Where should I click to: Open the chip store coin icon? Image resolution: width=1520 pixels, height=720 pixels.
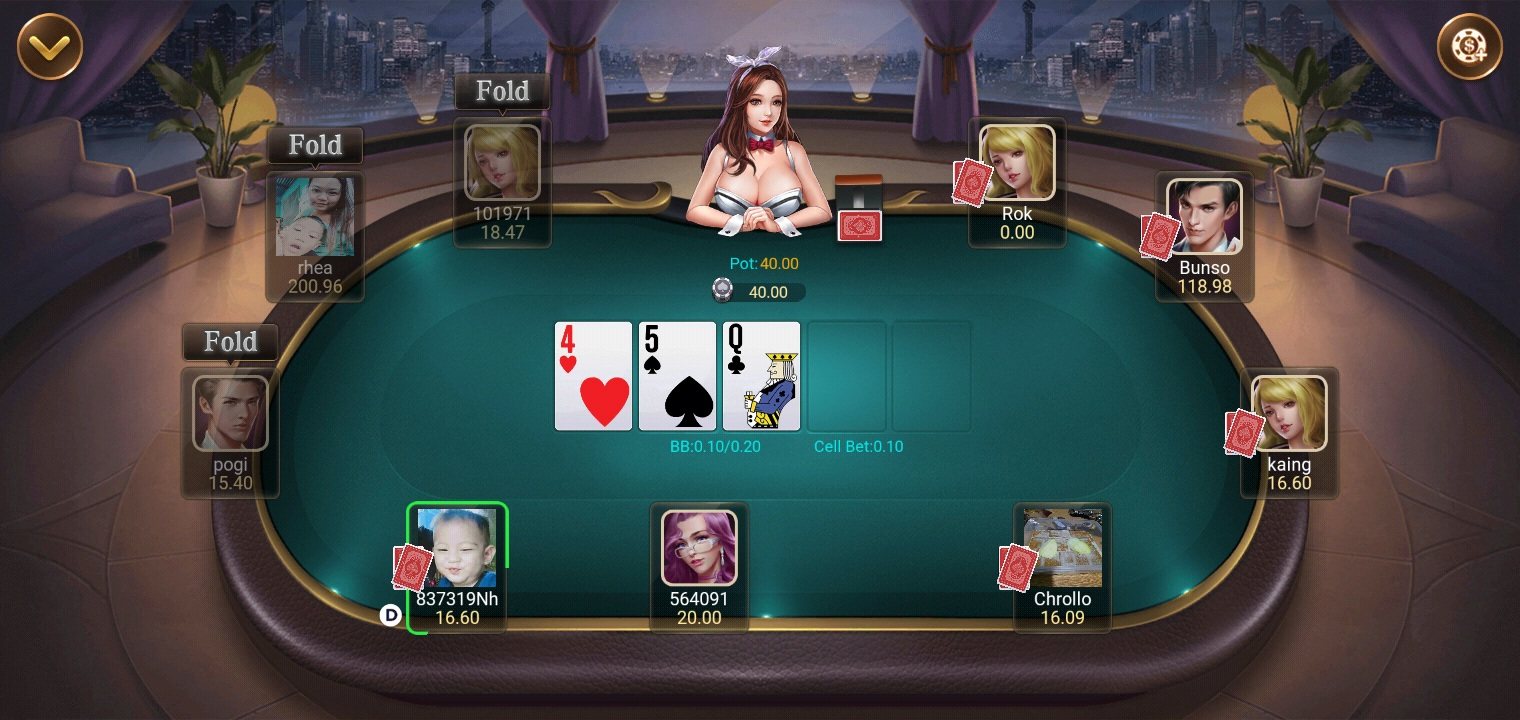point(1469,46)
